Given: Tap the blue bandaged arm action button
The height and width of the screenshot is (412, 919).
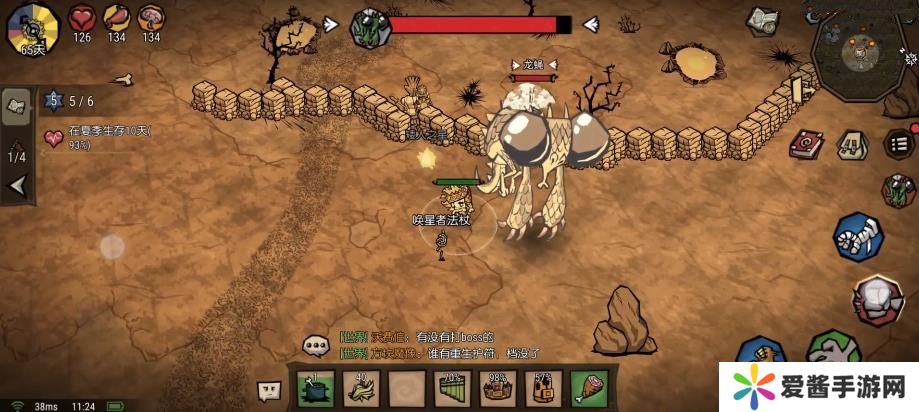Looking at the screenshot, I should click(858, 238).
